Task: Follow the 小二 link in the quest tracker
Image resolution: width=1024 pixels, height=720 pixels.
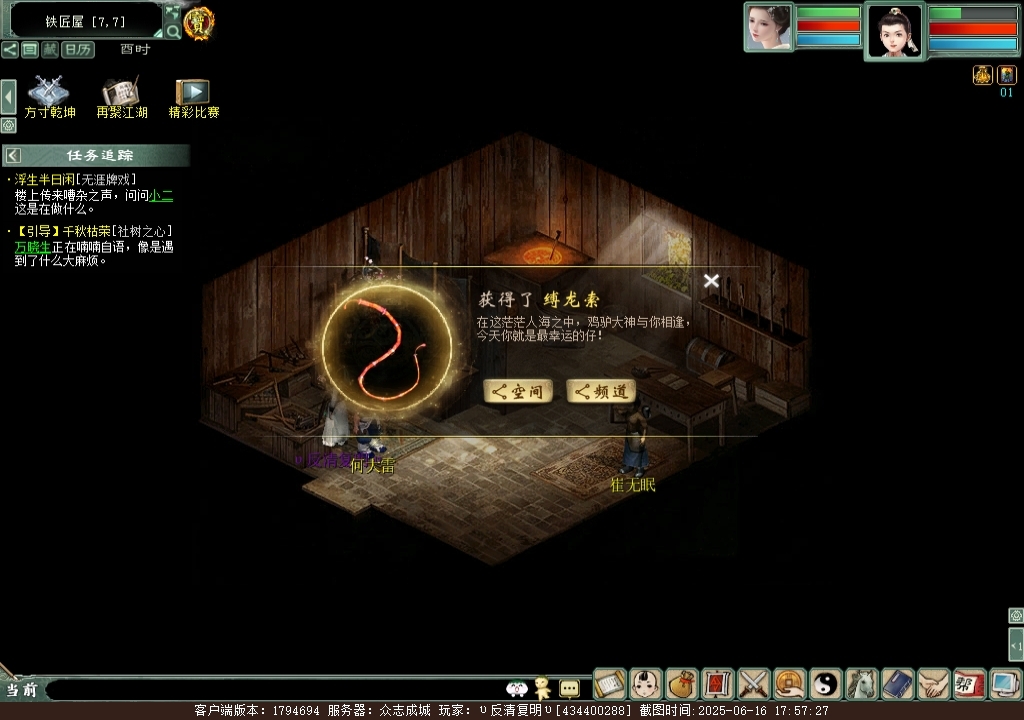Action: pos(161,196)
